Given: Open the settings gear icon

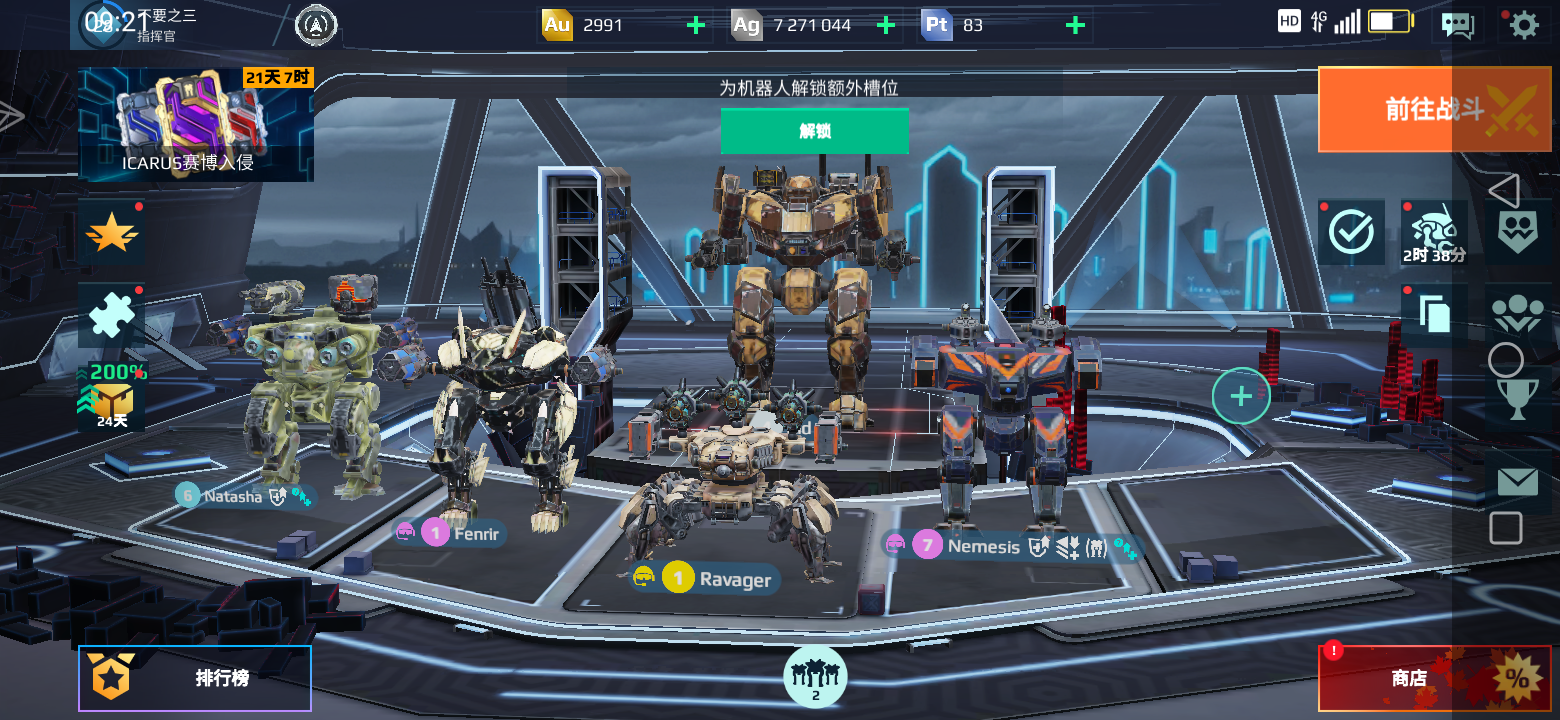Looking at the screenshot, I should pos(1523,25).
